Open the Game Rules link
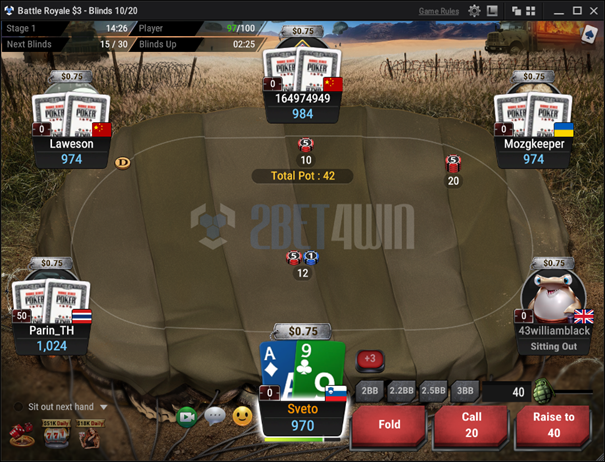605x462 pixels. point(438,10)
